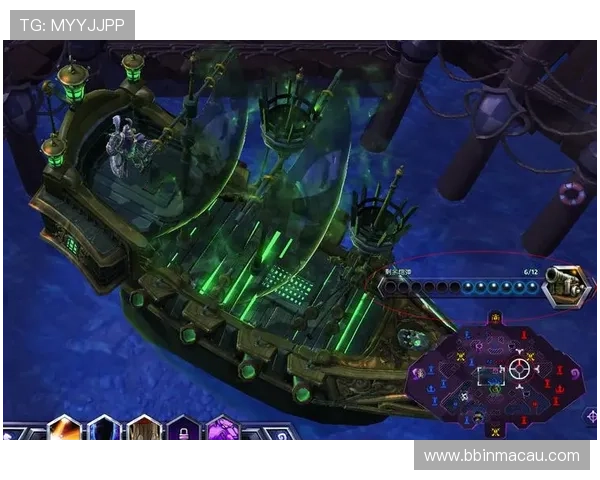Click the cannon icon on objective tracker
This screenshot has height=480, width=600.
(x=566, y=286)
